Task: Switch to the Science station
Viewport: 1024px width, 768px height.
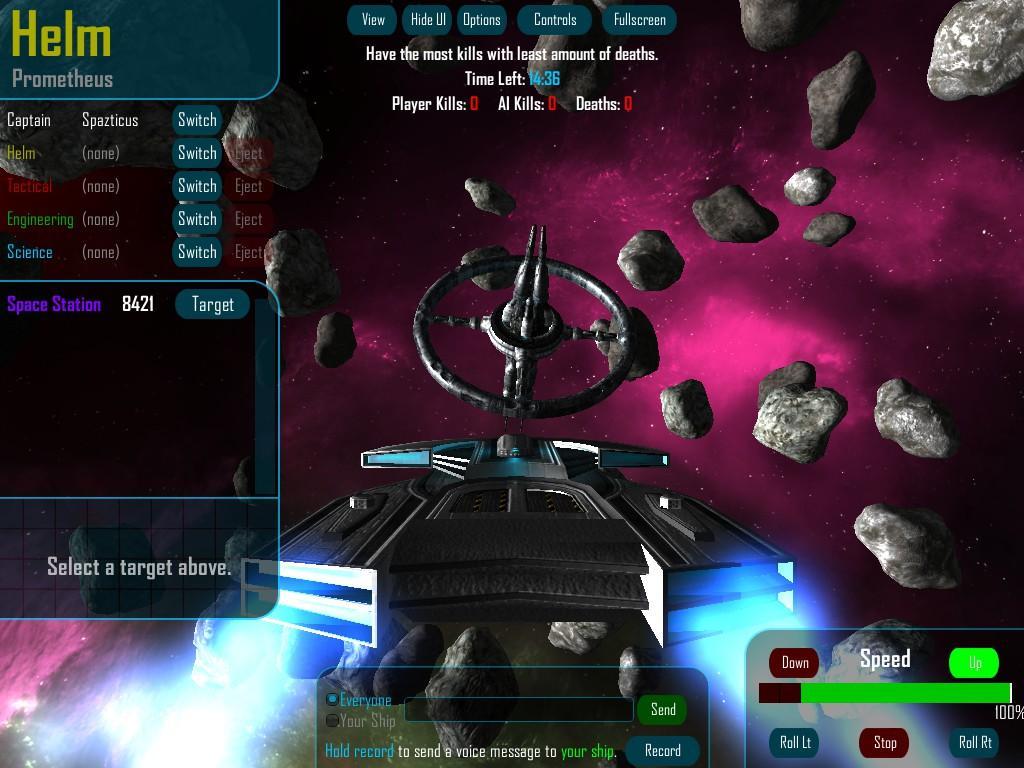Action: (197, 252)
